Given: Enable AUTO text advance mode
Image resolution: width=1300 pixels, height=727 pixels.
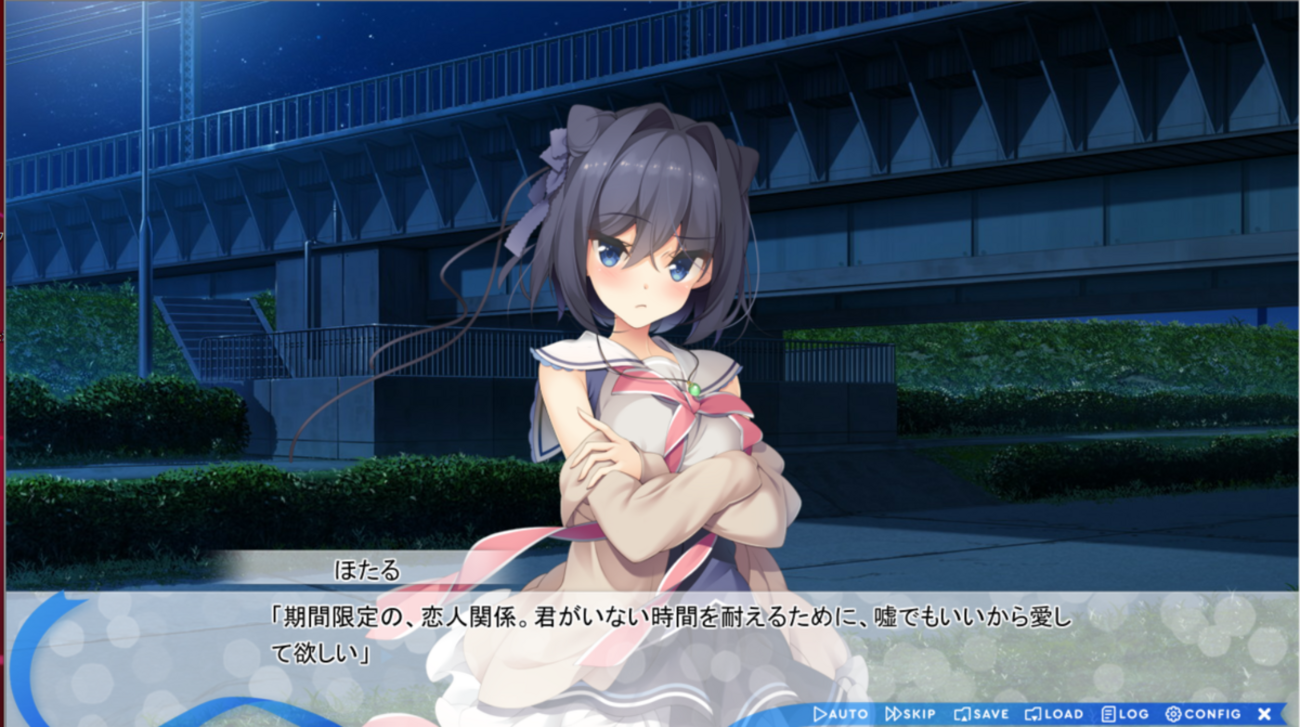Looking at the screenshot, I should coord(841,714).
